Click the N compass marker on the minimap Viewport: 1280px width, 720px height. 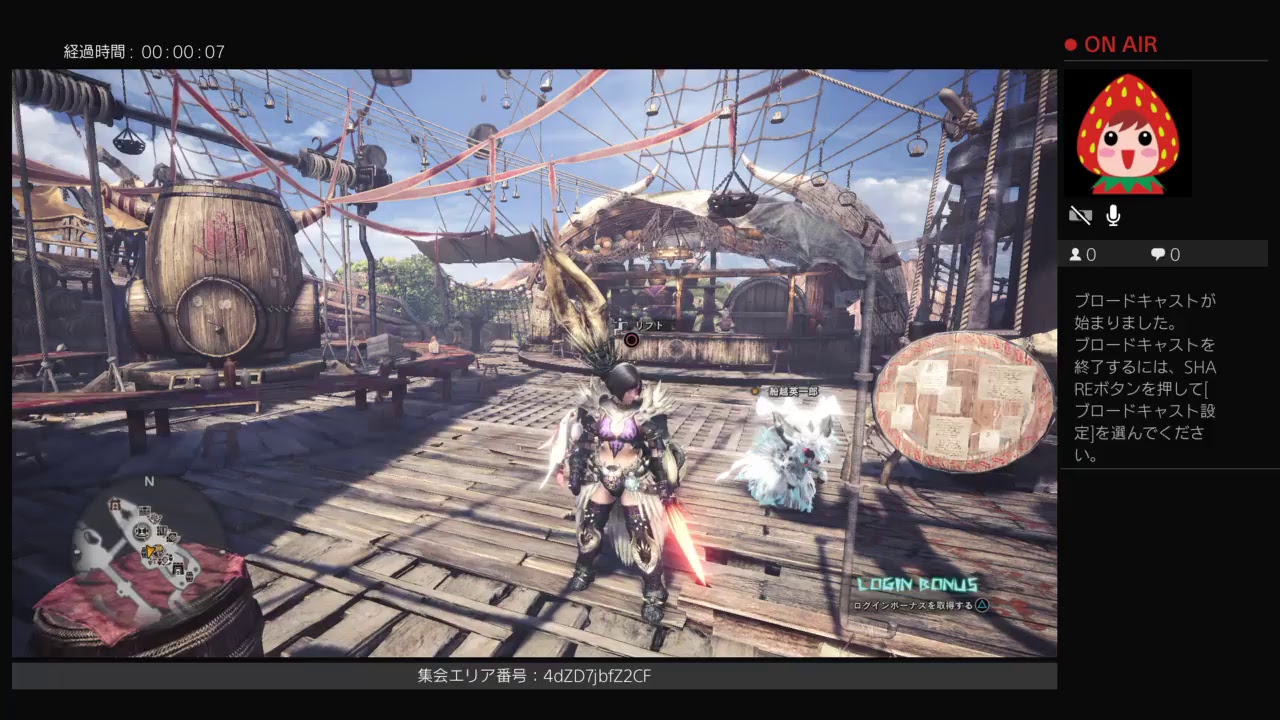[x=148, y=481]
